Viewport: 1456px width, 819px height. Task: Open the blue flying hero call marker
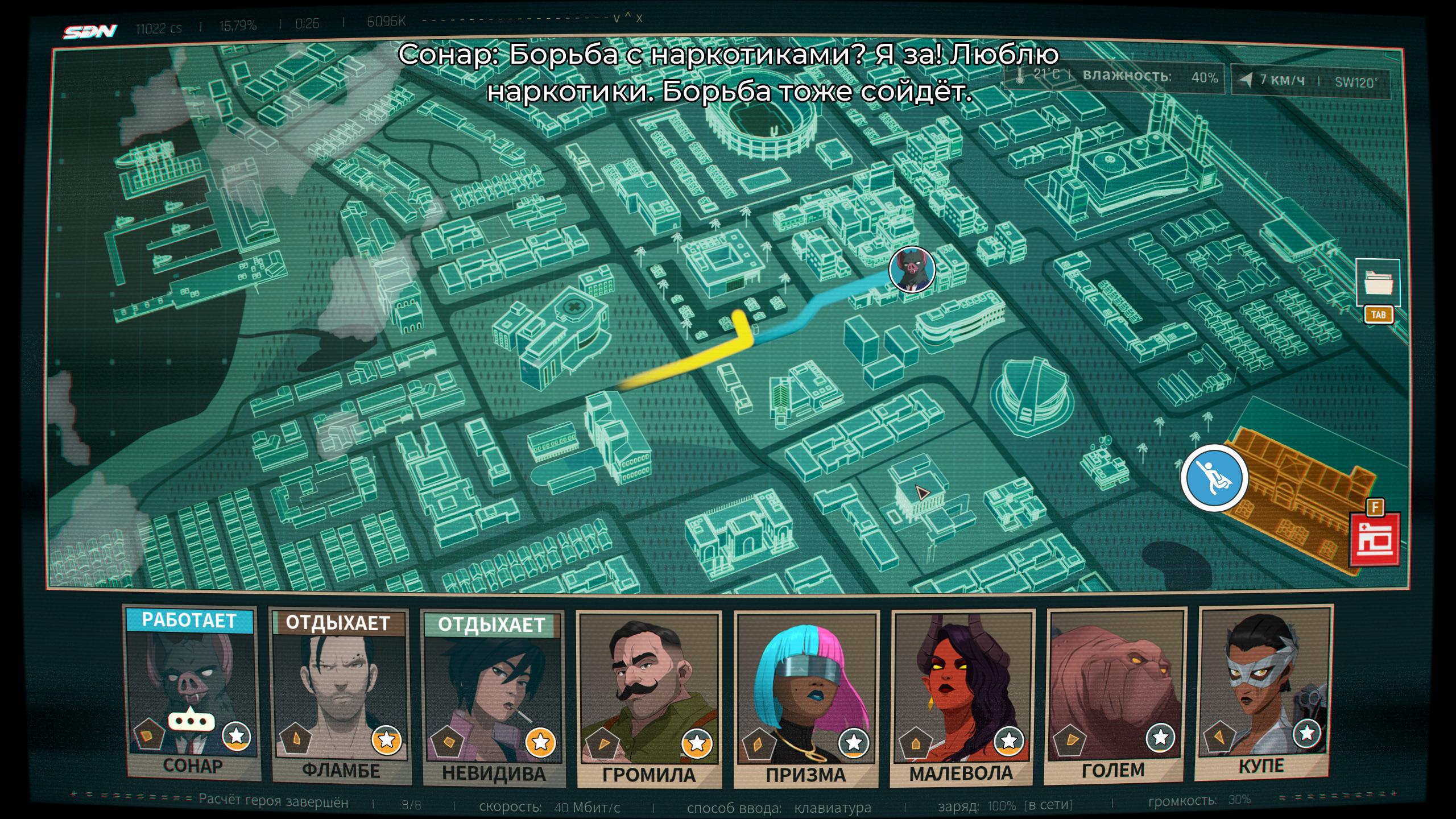coord(1214,479)
